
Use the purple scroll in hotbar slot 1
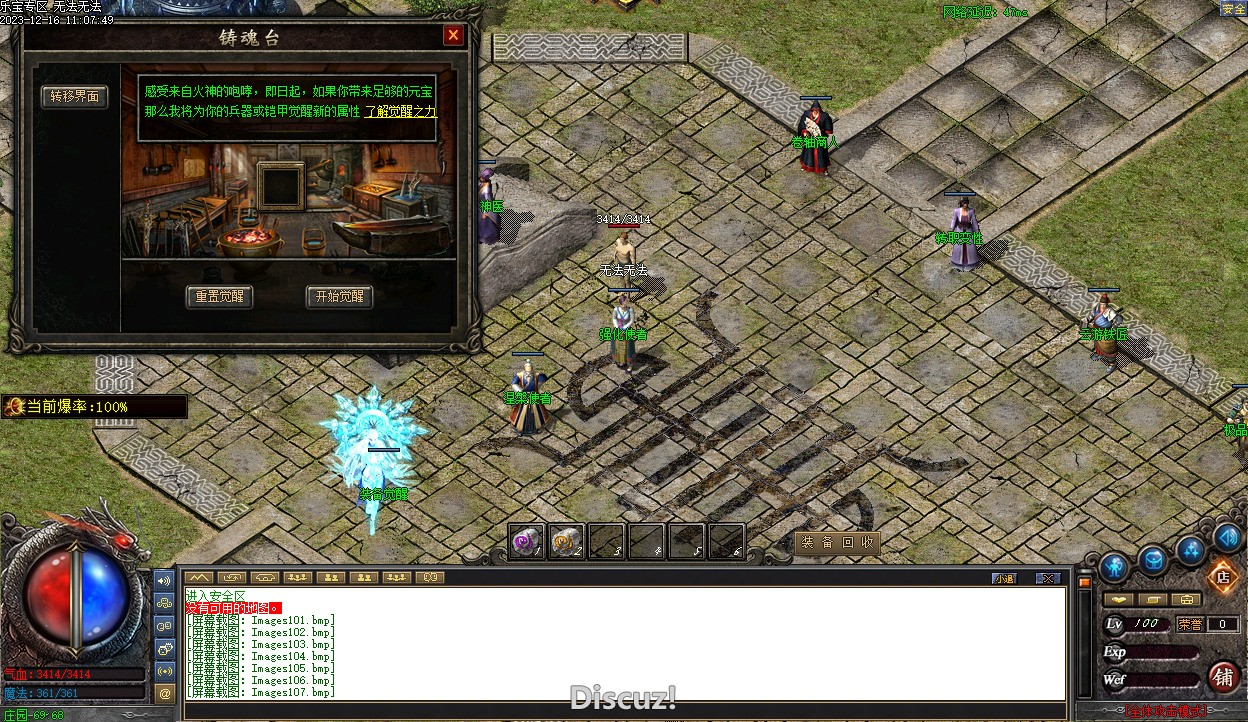point(526,542)
